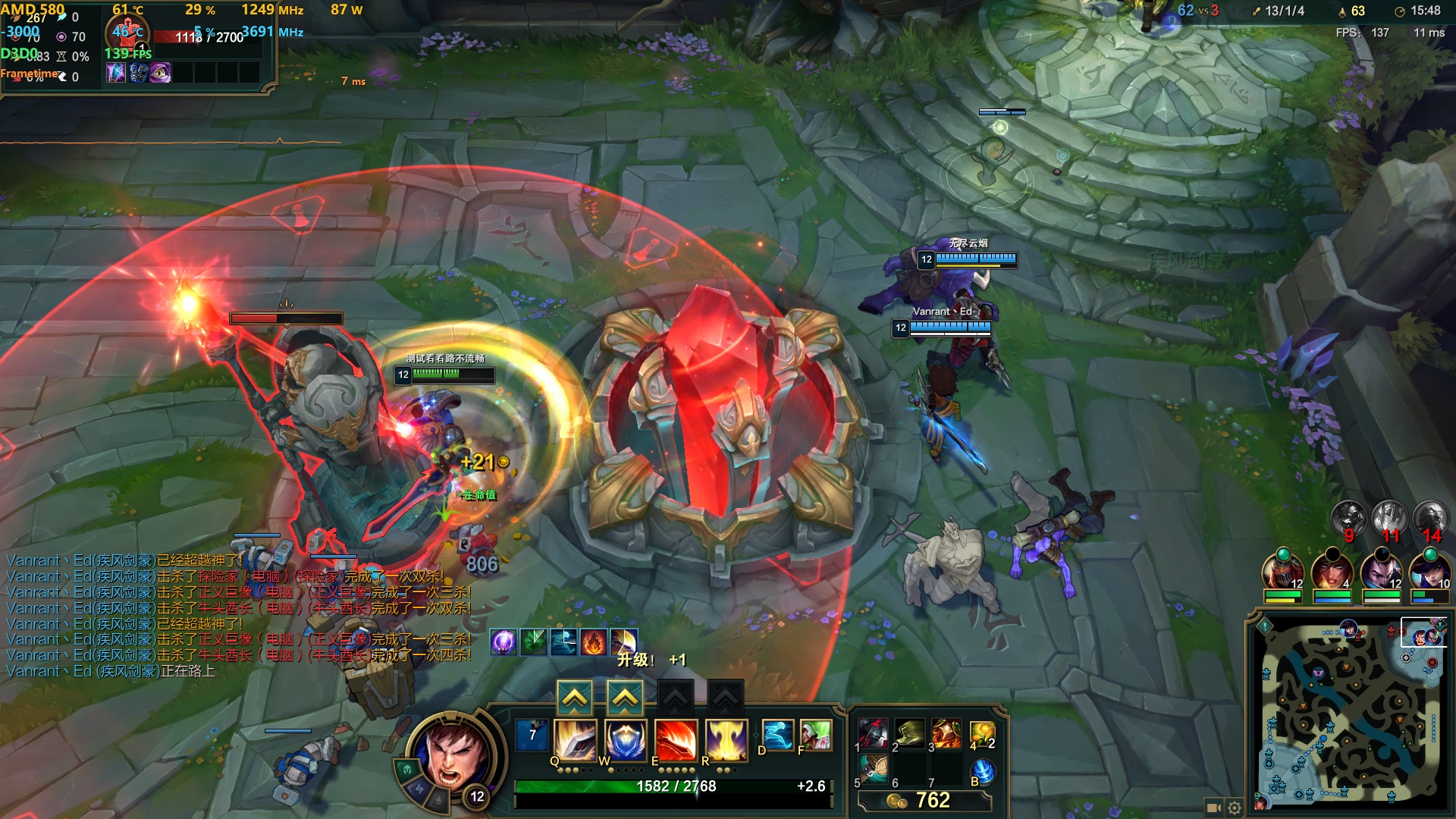Open minimap options with the gear icon
1456x819 pixels.
tap(1235, 808)
